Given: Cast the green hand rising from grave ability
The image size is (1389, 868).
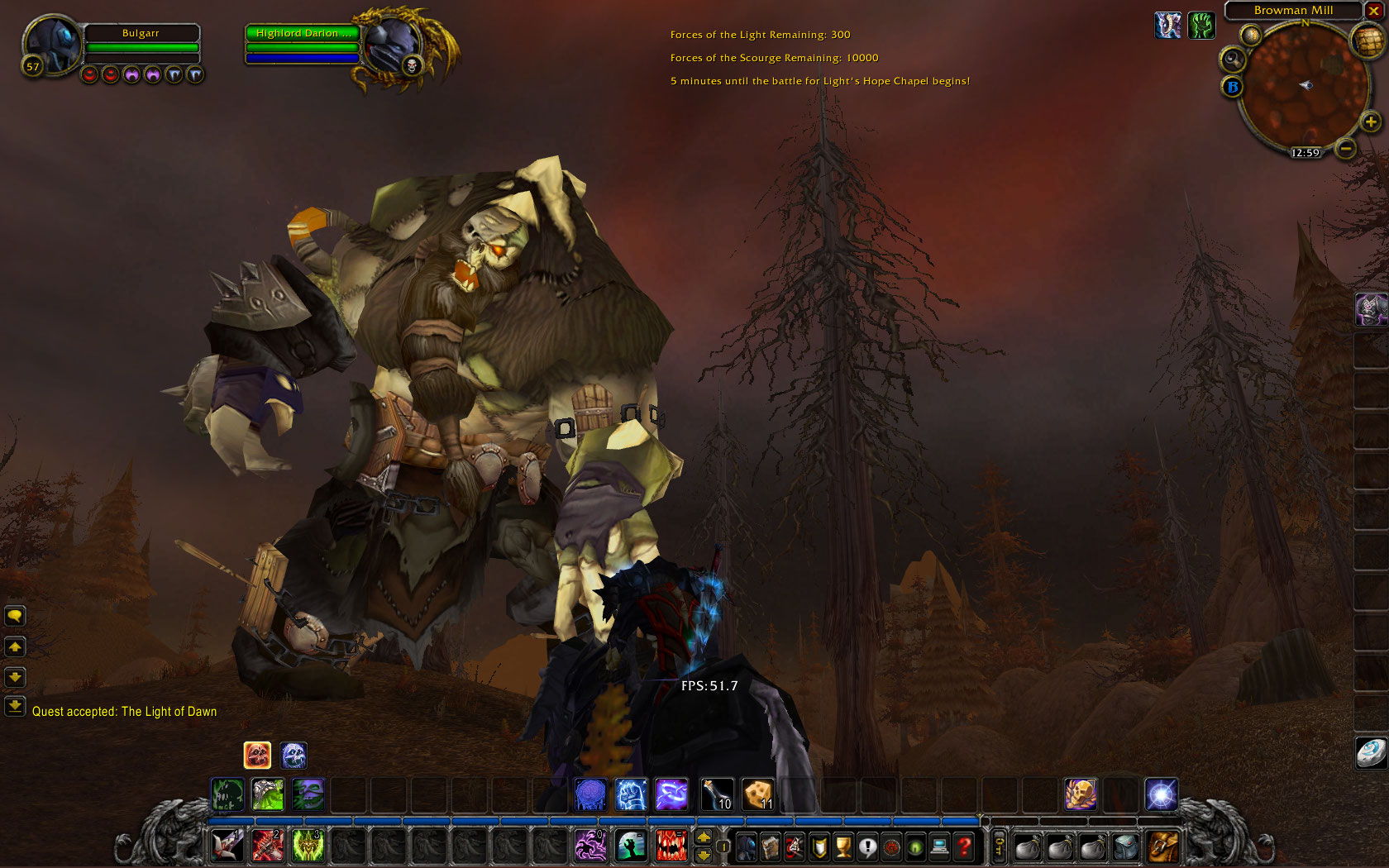Looking at the screenshot, I should (631, 846).
